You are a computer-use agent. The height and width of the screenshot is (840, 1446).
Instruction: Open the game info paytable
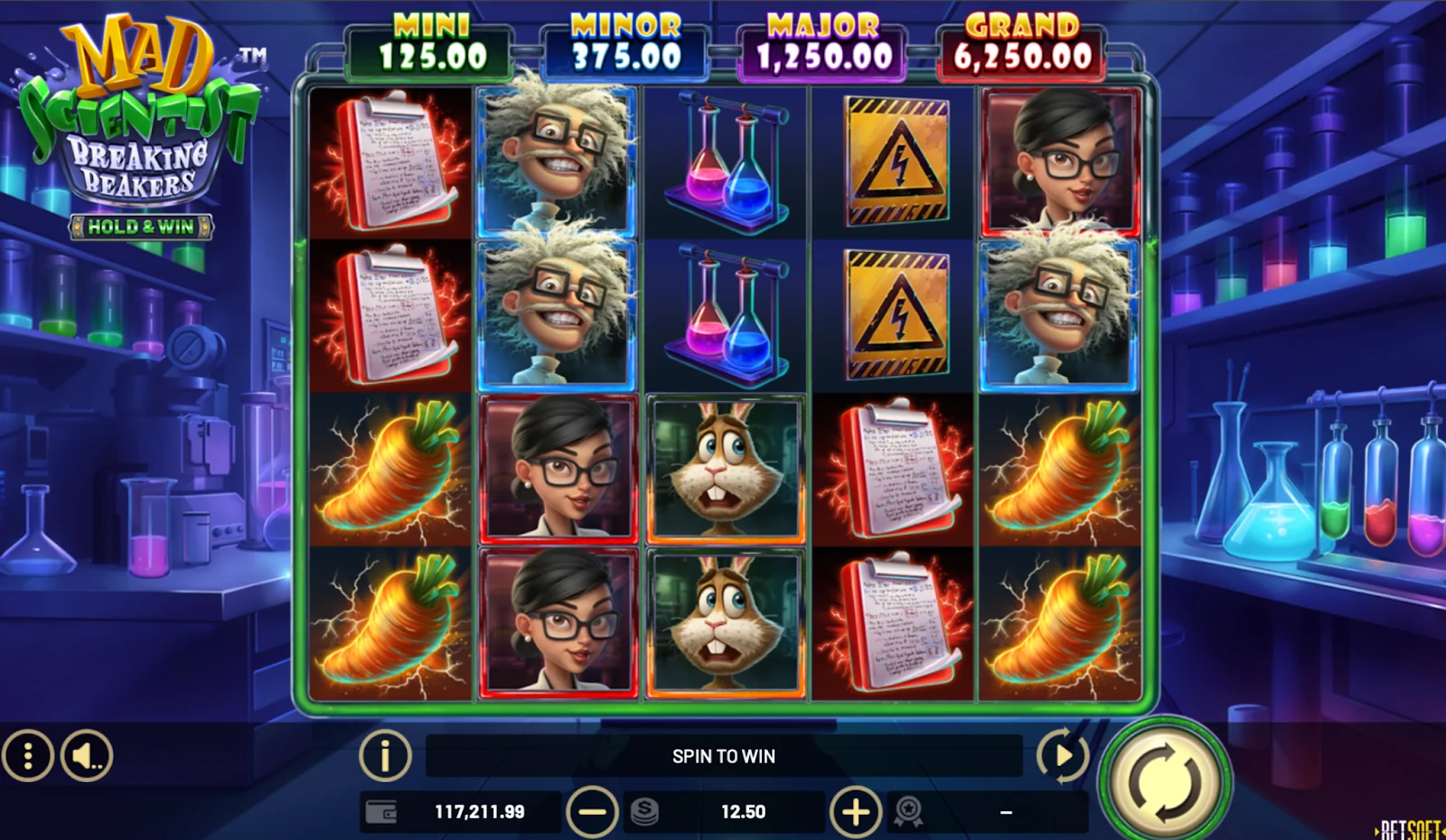(x=385, y=755)
